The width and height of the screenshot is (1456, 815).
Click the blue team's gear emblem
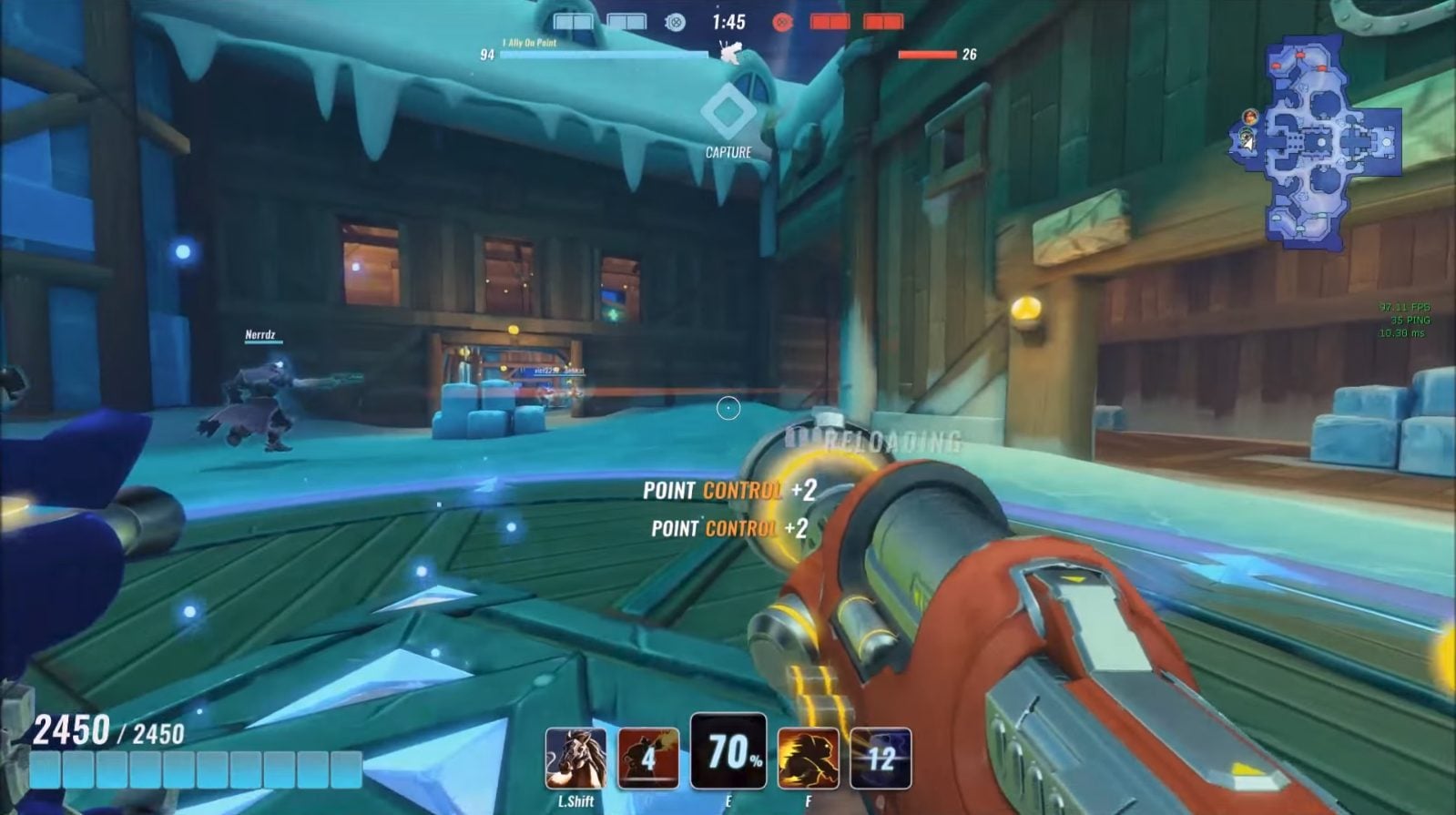(675, 23)
